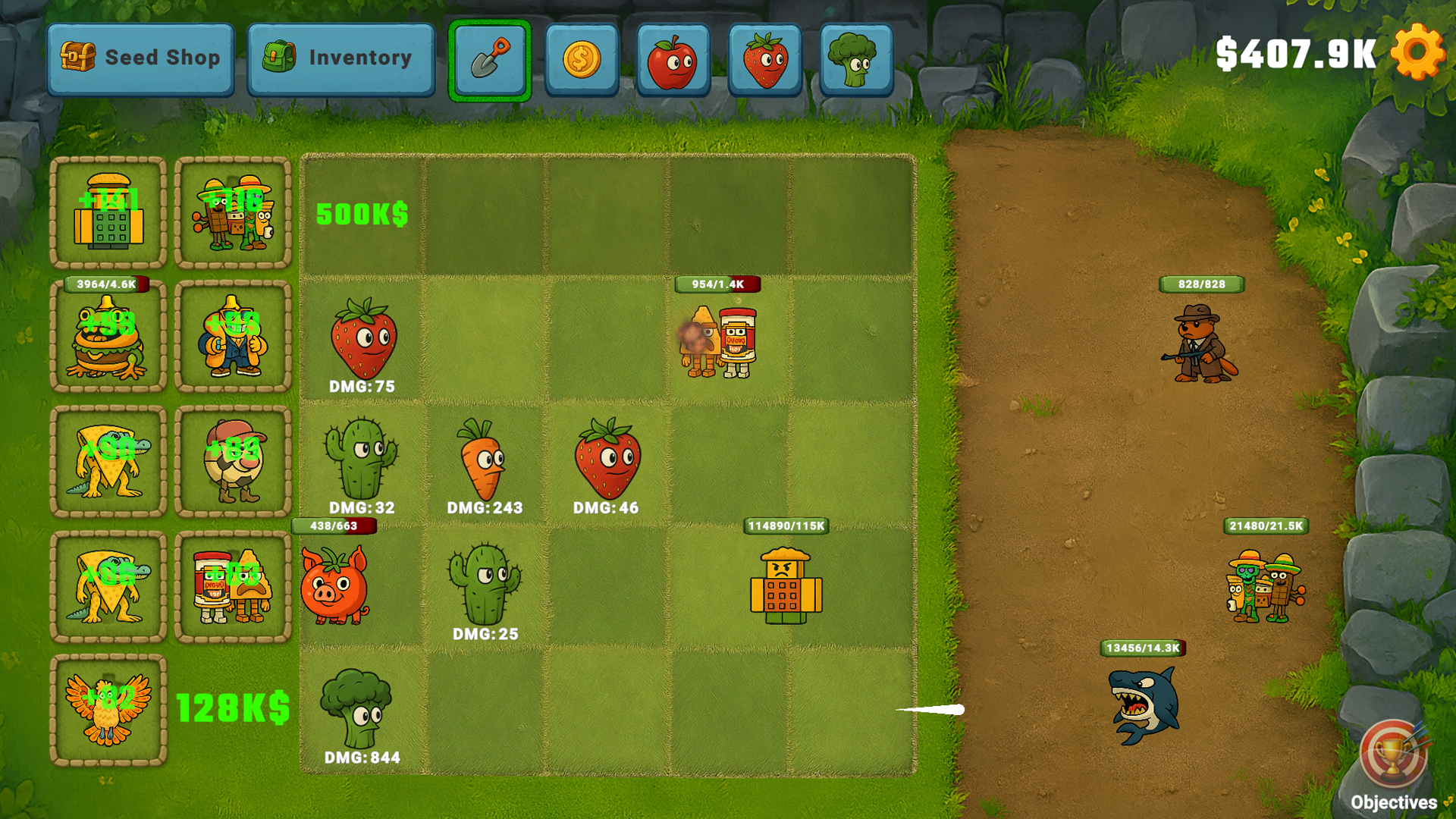This screenshot has width=1456, height=819.
Task: Select the shovel tool
Action: (488, 59)
